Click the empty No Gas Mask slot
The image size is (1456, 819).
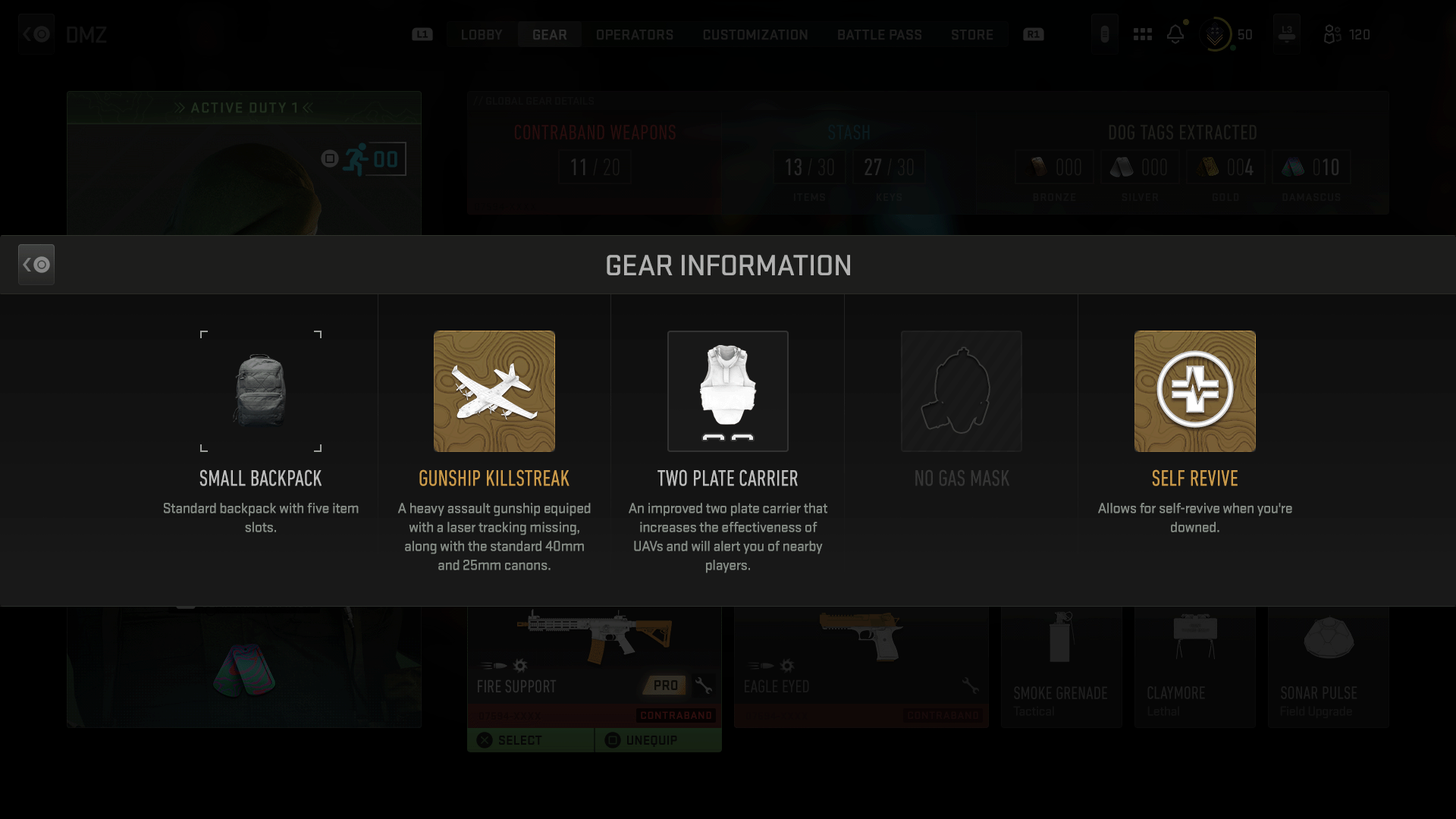[961, 391]
